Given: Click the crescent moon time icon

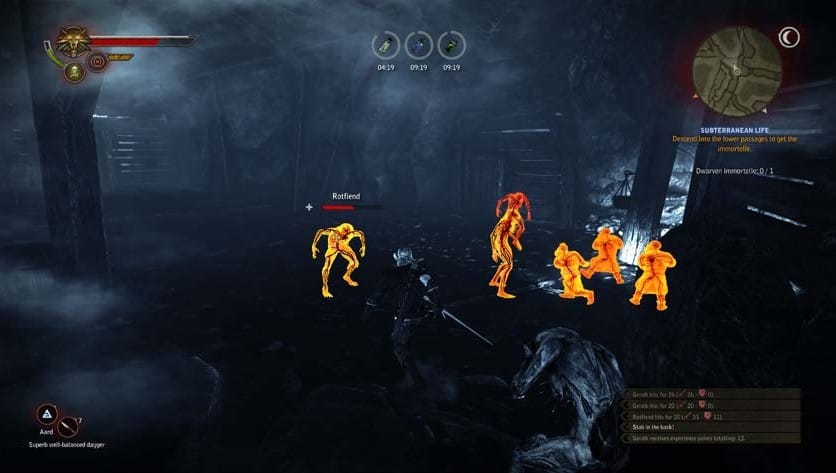Looking at the screenshot, I should coord(791,38).
